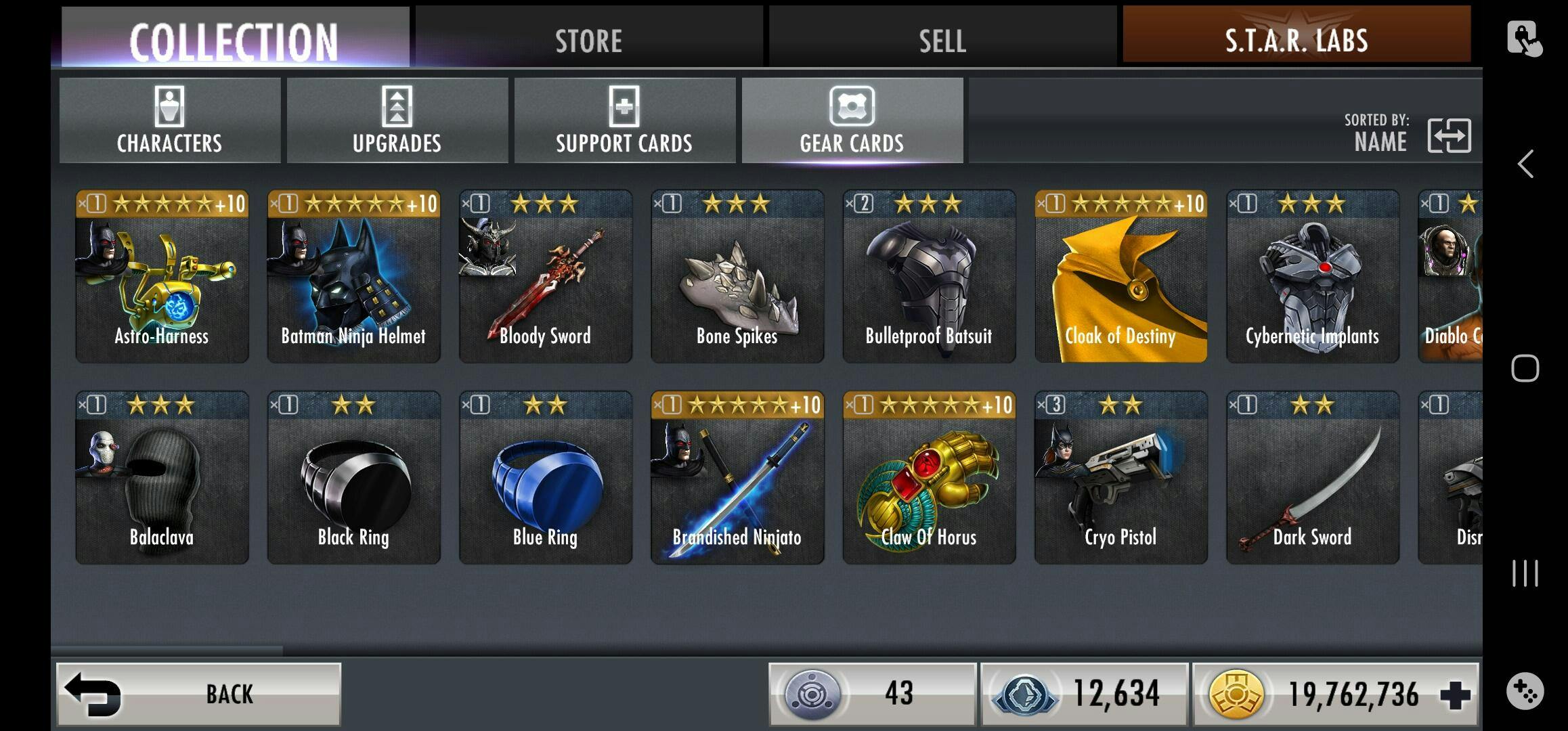Viewport: 1568px width, 731px height.
Task: Select the Cryo Pistol gear card
Action: [1120, 478]
